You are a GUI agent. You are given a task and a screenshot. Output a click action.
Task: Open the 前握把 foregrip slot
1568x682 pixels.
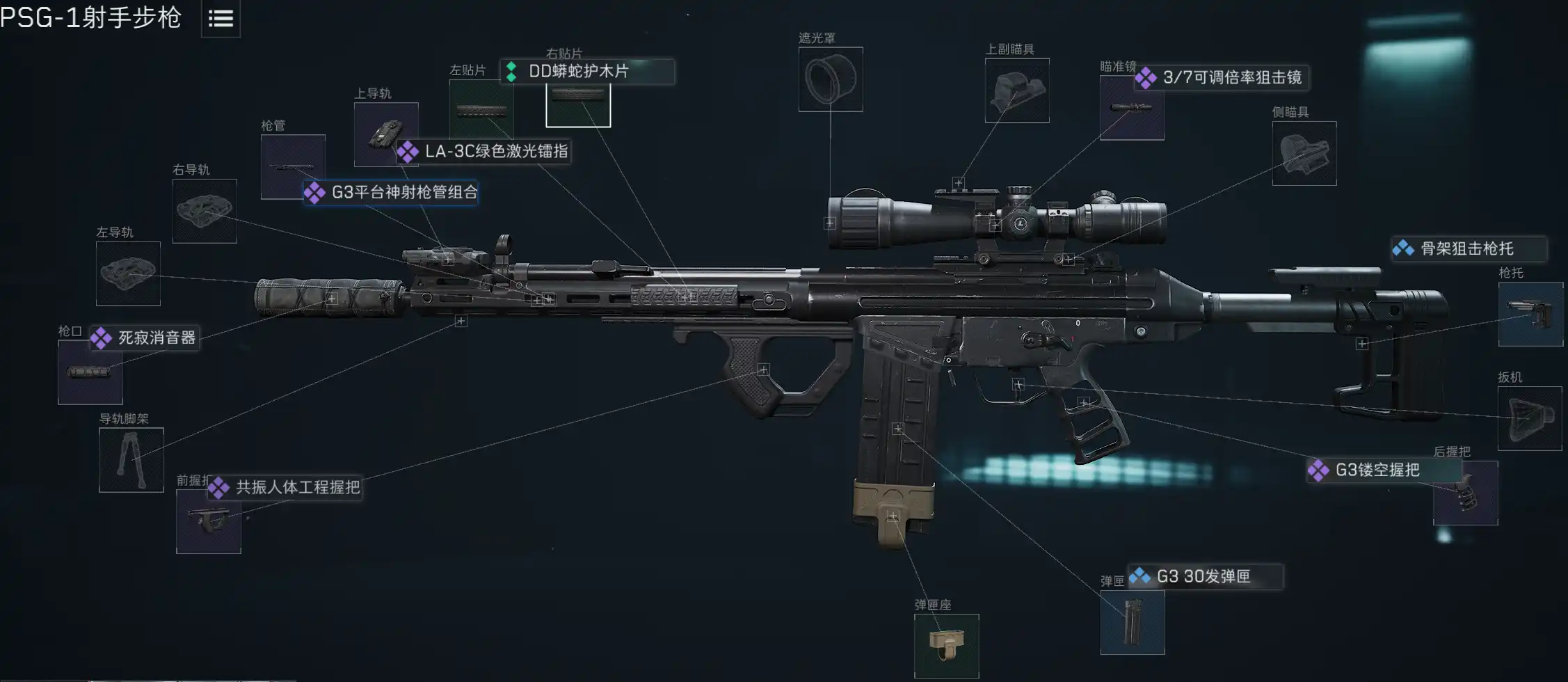click(x=209, y=521)
